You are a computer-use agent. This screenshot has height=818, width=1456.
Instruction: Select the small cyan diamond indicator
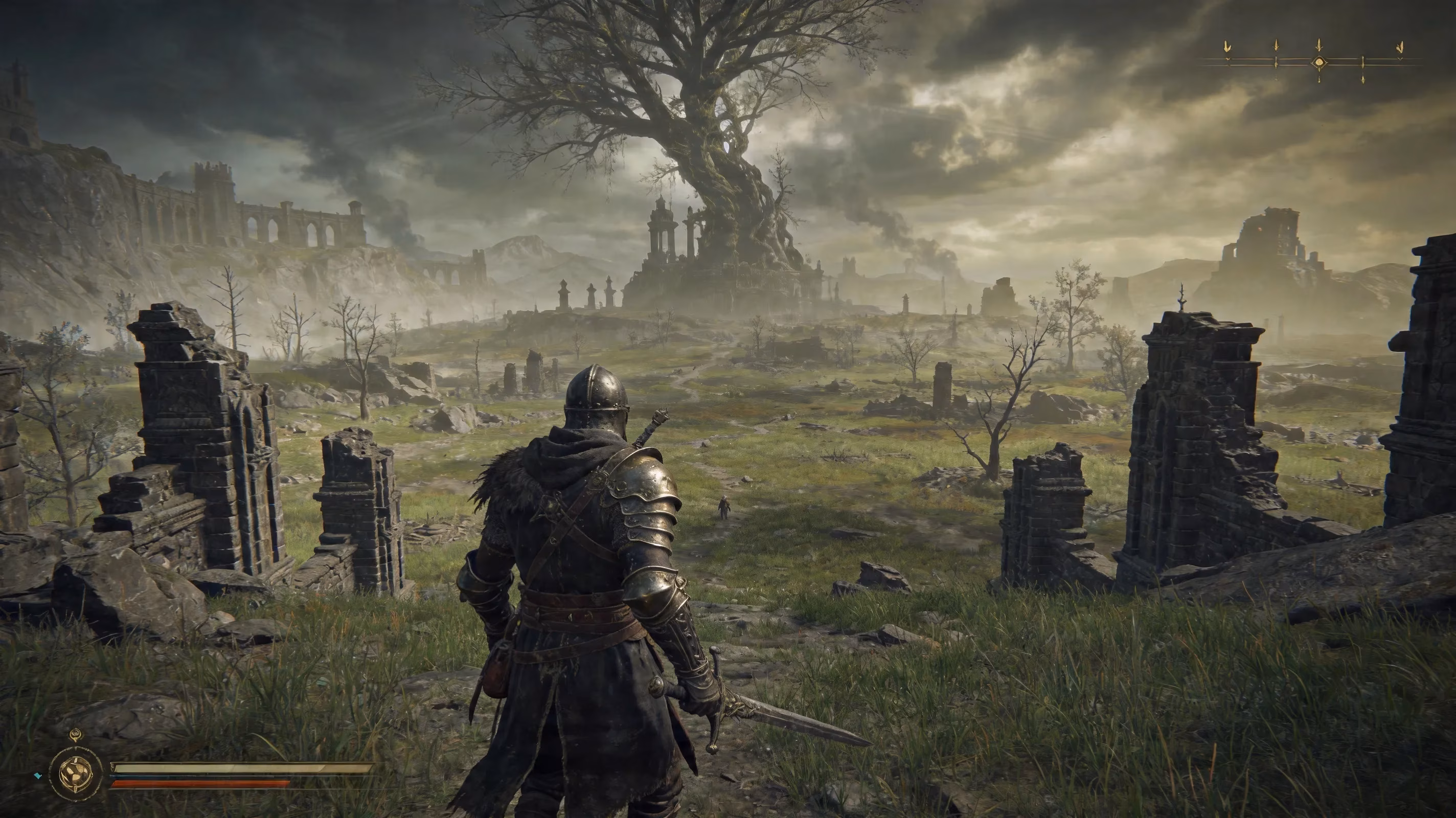click(x=38, y=776)
